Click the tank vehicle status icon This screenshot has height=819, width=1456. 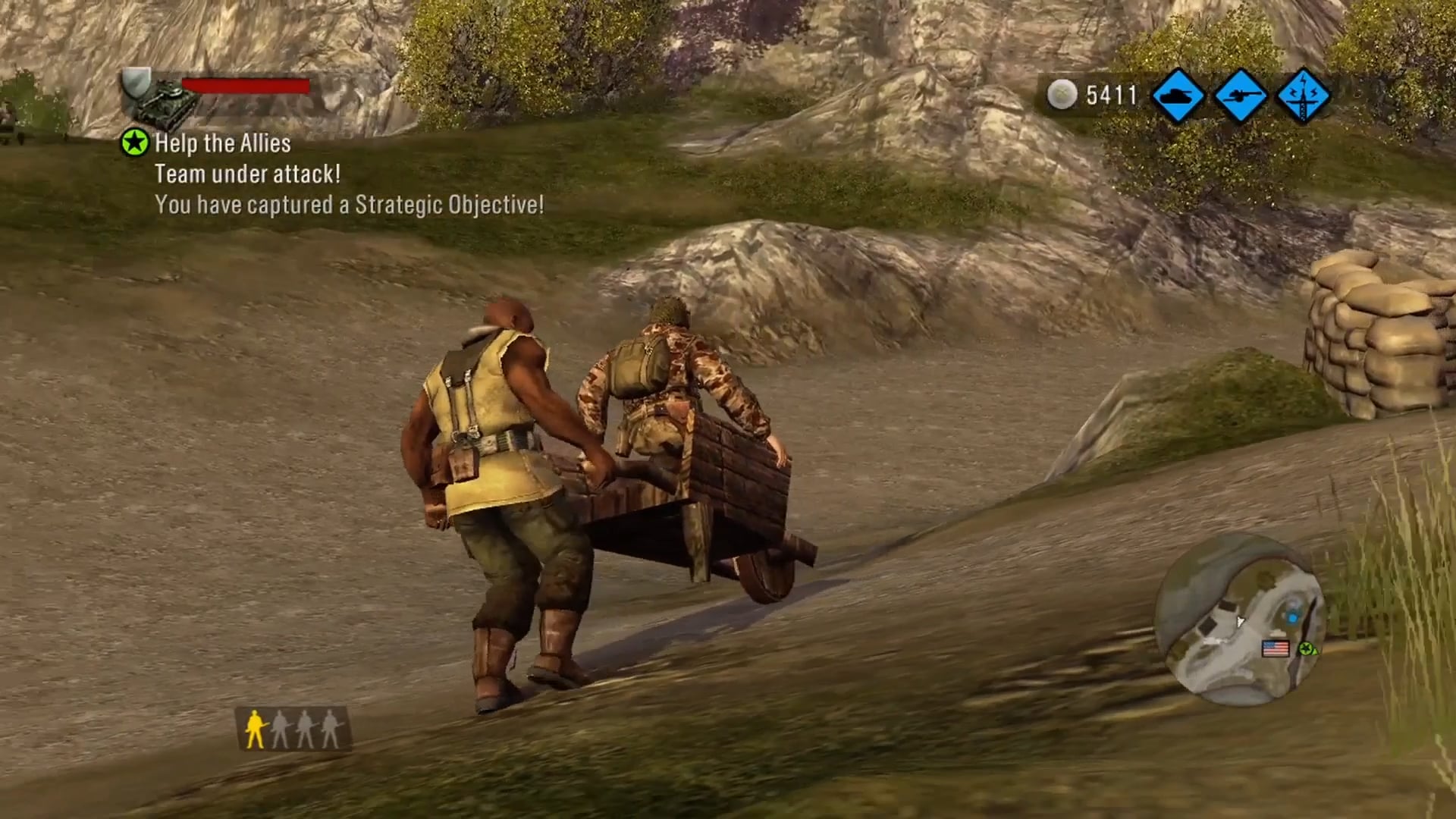[164, 105]
